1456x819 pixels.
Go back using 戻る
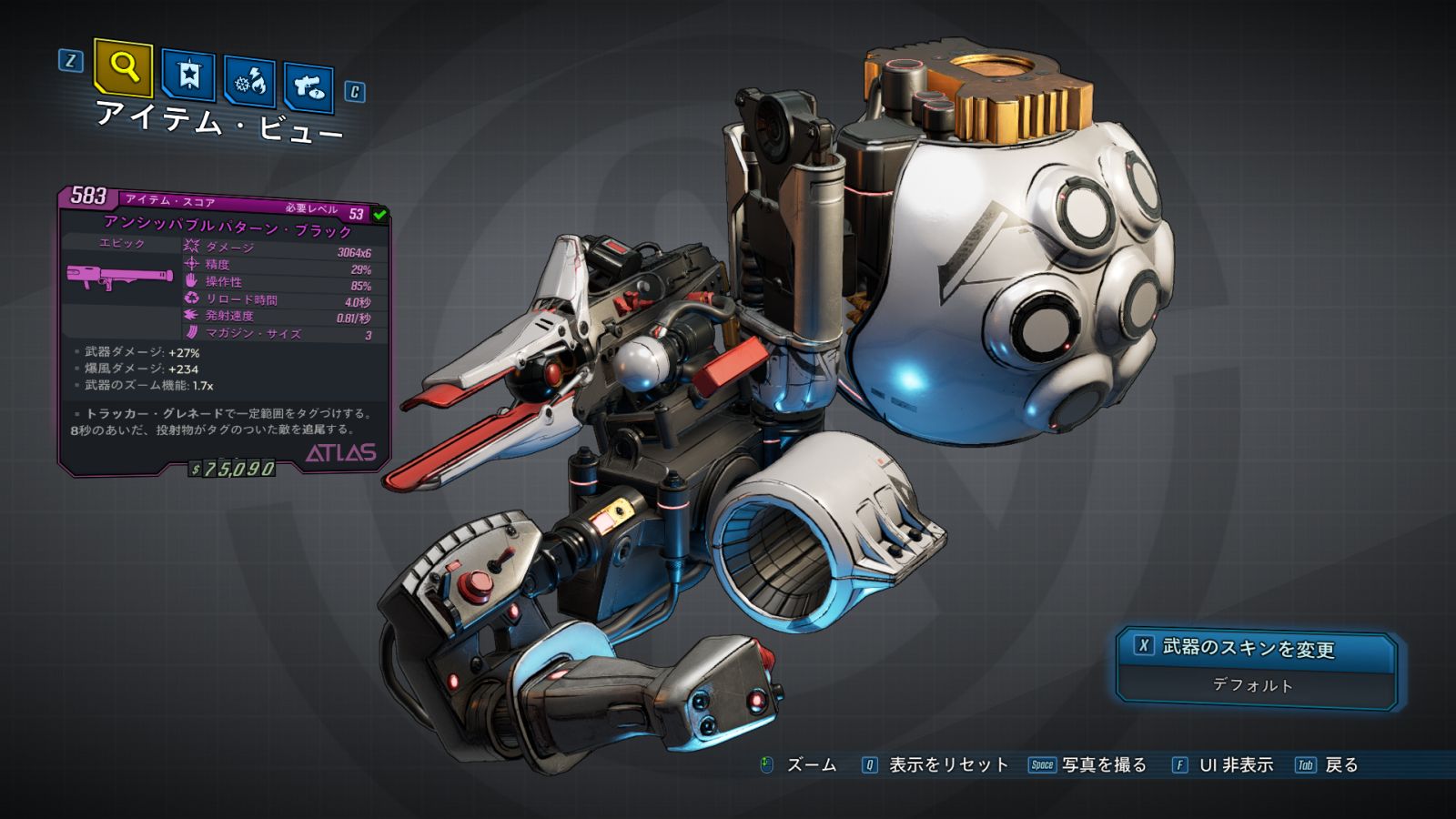pyautogui.click(x=1340, y=765)
